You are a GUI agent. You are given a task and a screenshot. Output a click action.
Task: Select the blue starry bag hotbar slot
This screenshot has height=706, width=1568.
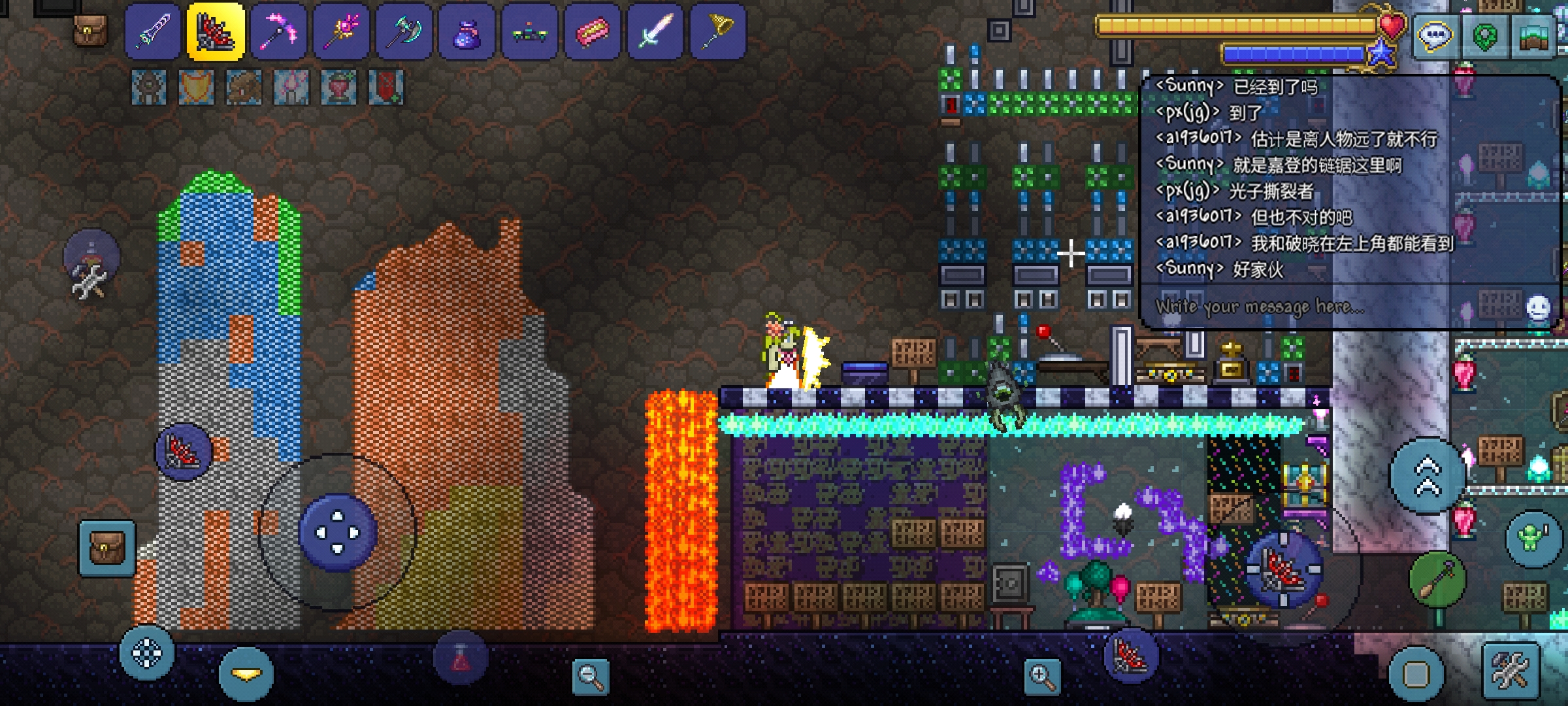tap(466, 31)
